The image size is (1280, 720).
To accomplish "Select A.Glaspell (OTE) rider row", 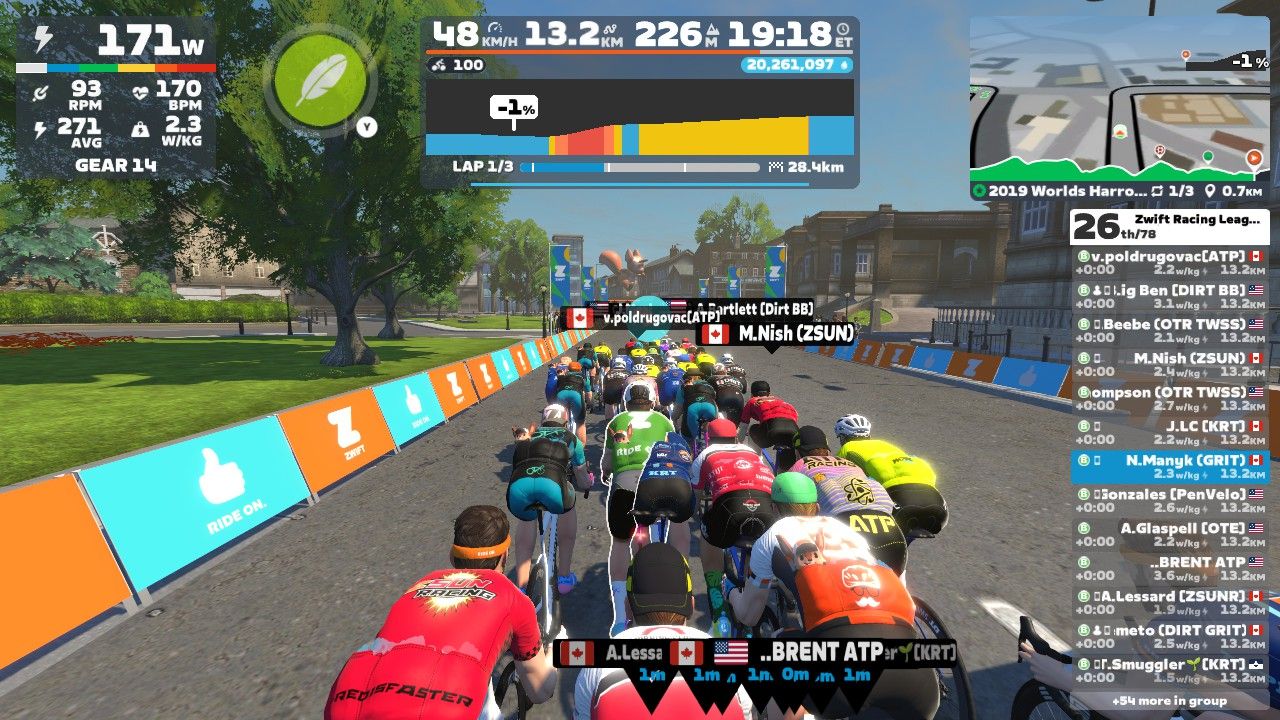I will pyautogui.click(x=1168, y=534).
